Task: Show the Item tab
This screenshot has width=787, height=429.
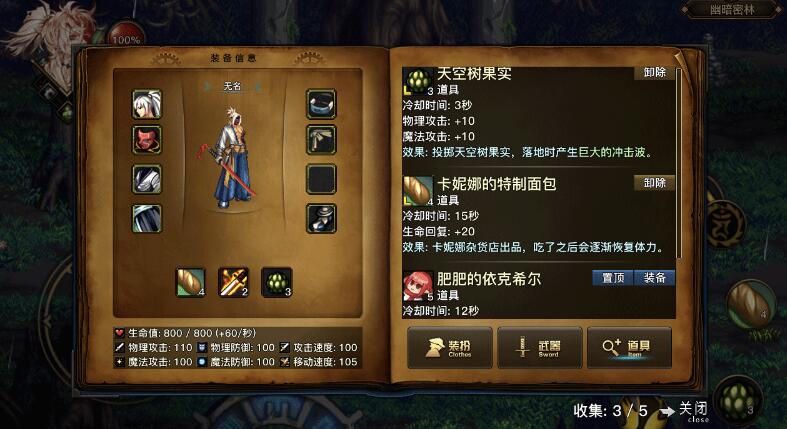Action: pyautogui.click(x=629, y=348)
